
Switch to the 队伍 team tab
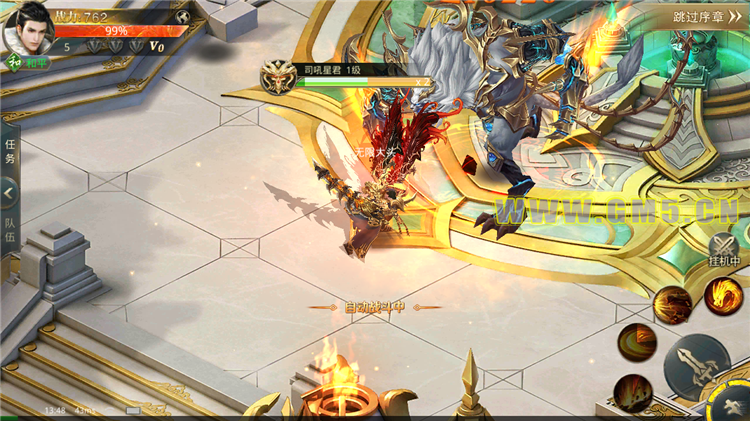(9, 230)
